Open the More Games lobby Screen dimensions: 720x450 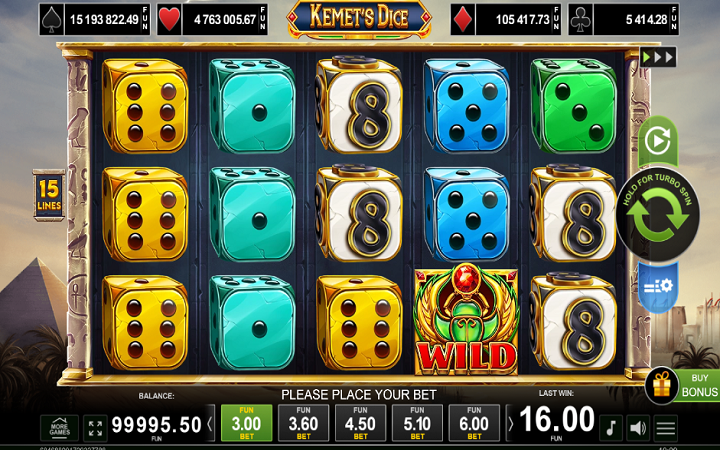tap(59, 428)
